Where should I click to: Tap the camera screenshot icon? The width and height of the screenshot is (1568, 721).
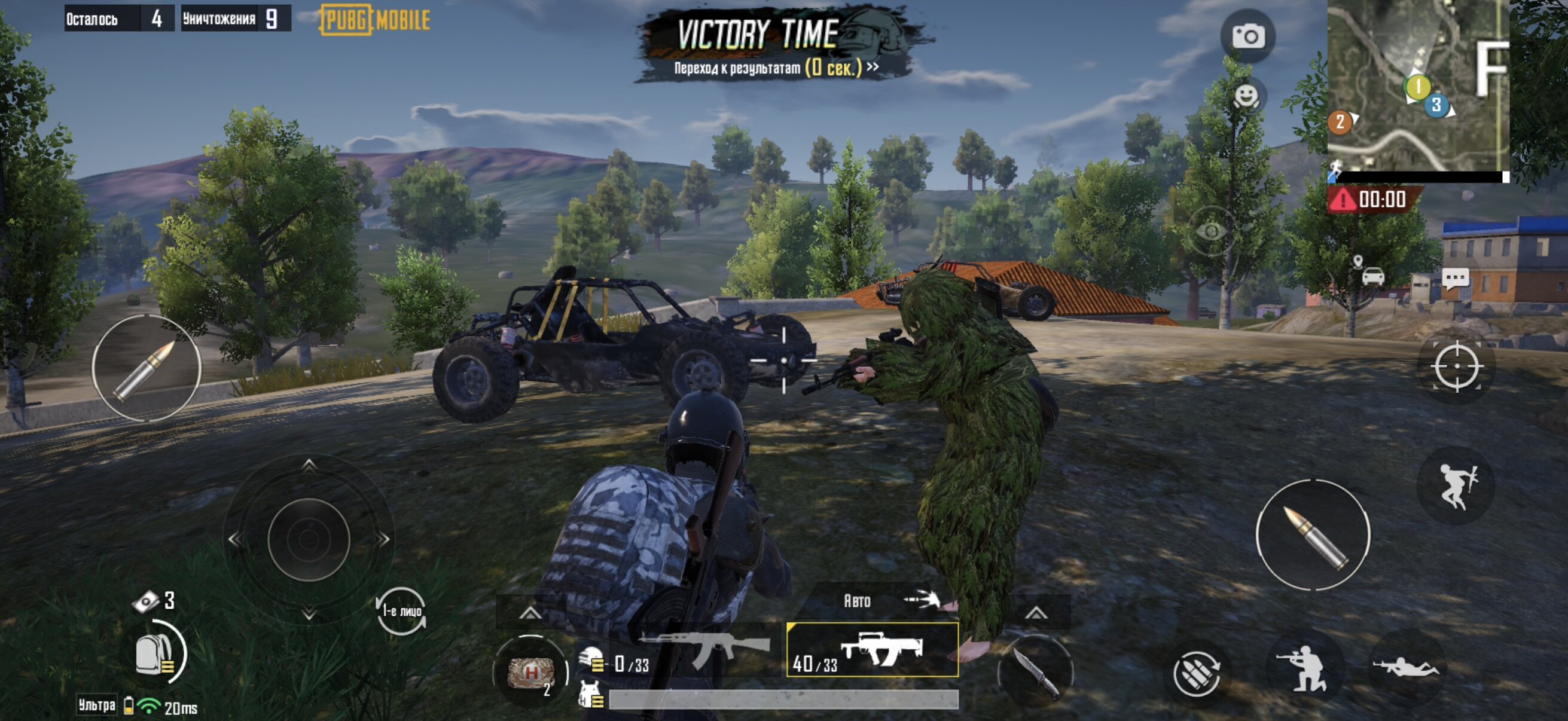pos(1248,36)
